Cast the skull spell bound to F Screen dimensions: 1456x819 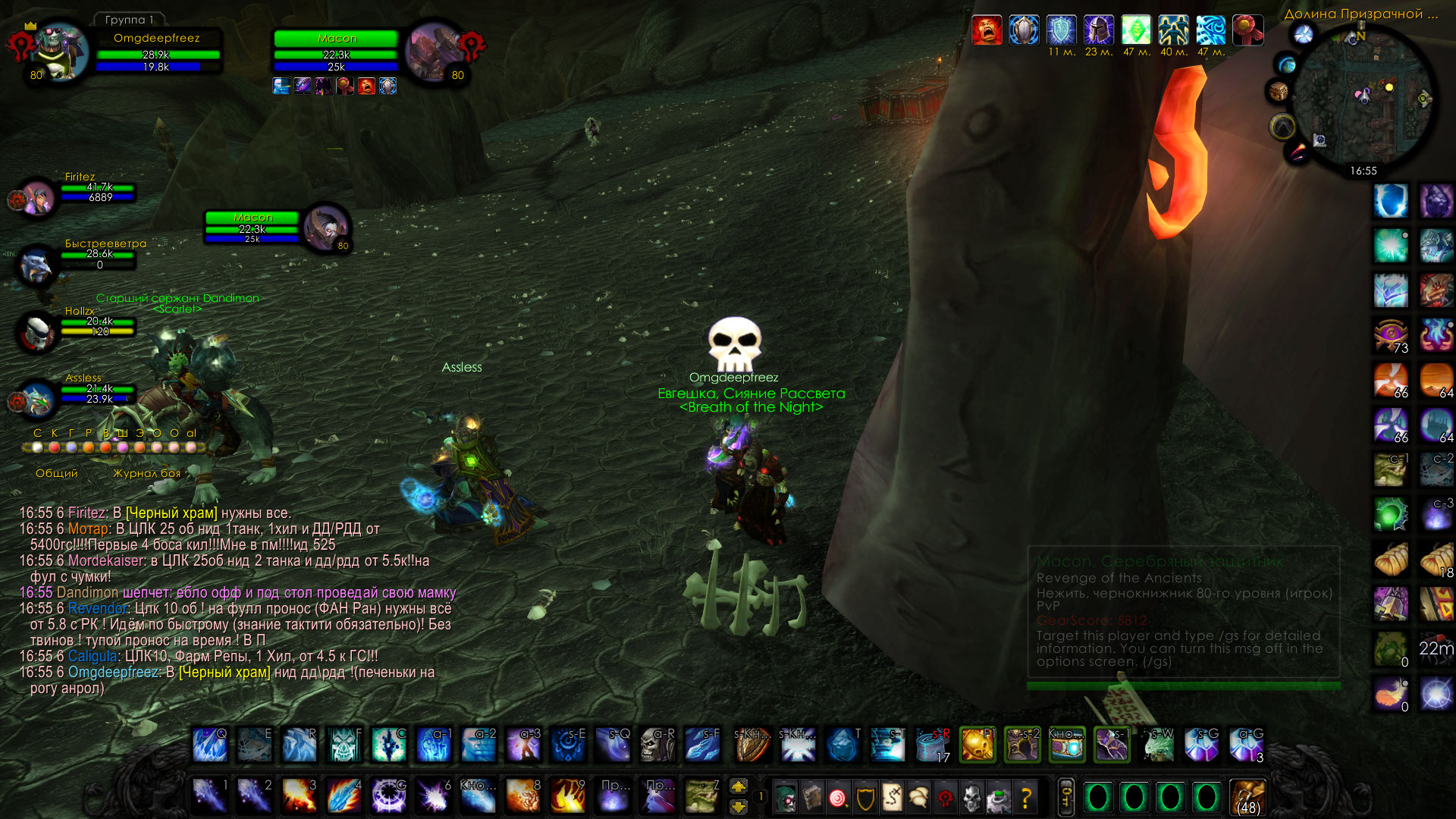(344, 745)
